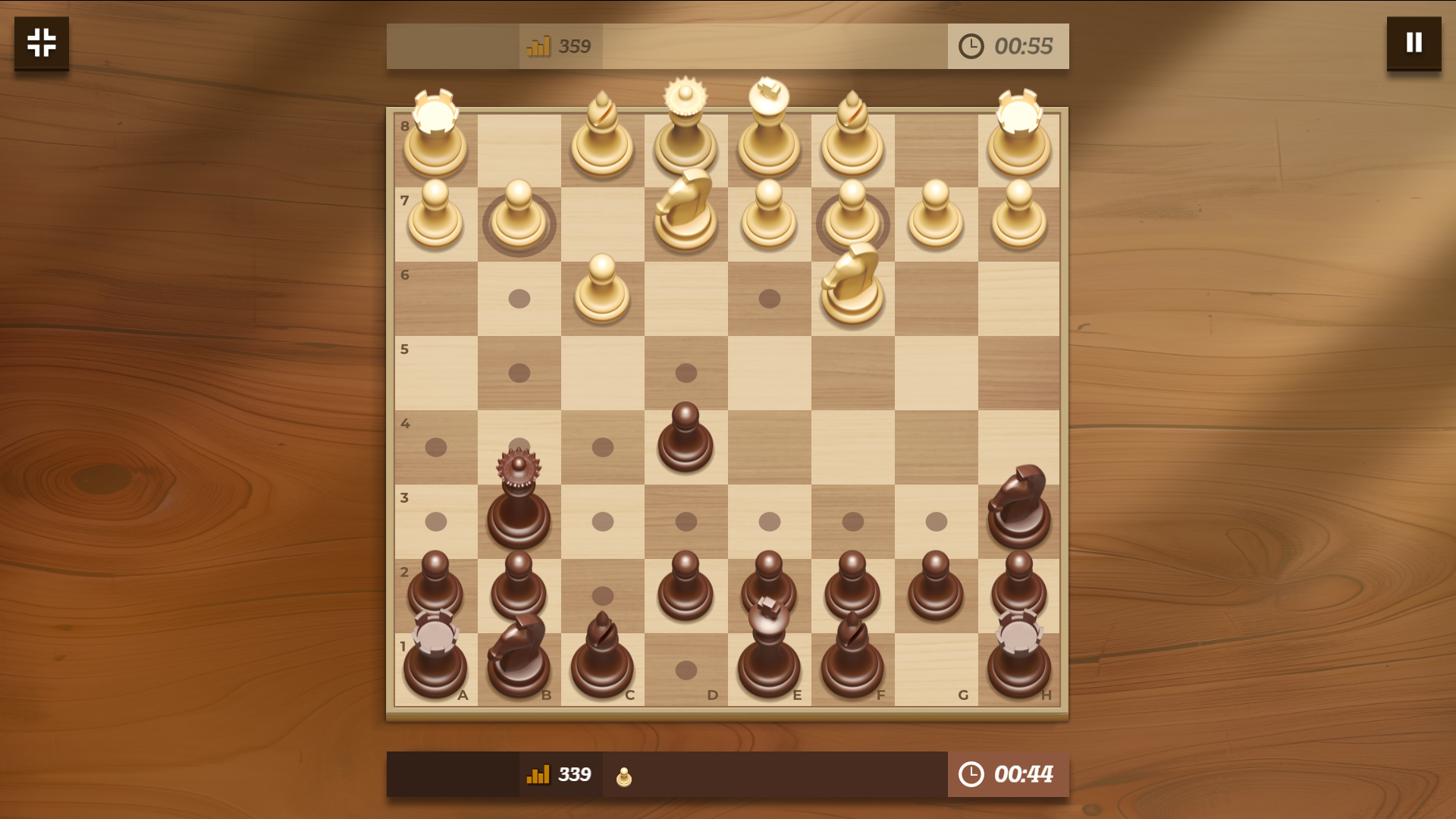Click the bar-chart rating icon beside 359
Screen dimensions: 1456x819
coord(538,45)
